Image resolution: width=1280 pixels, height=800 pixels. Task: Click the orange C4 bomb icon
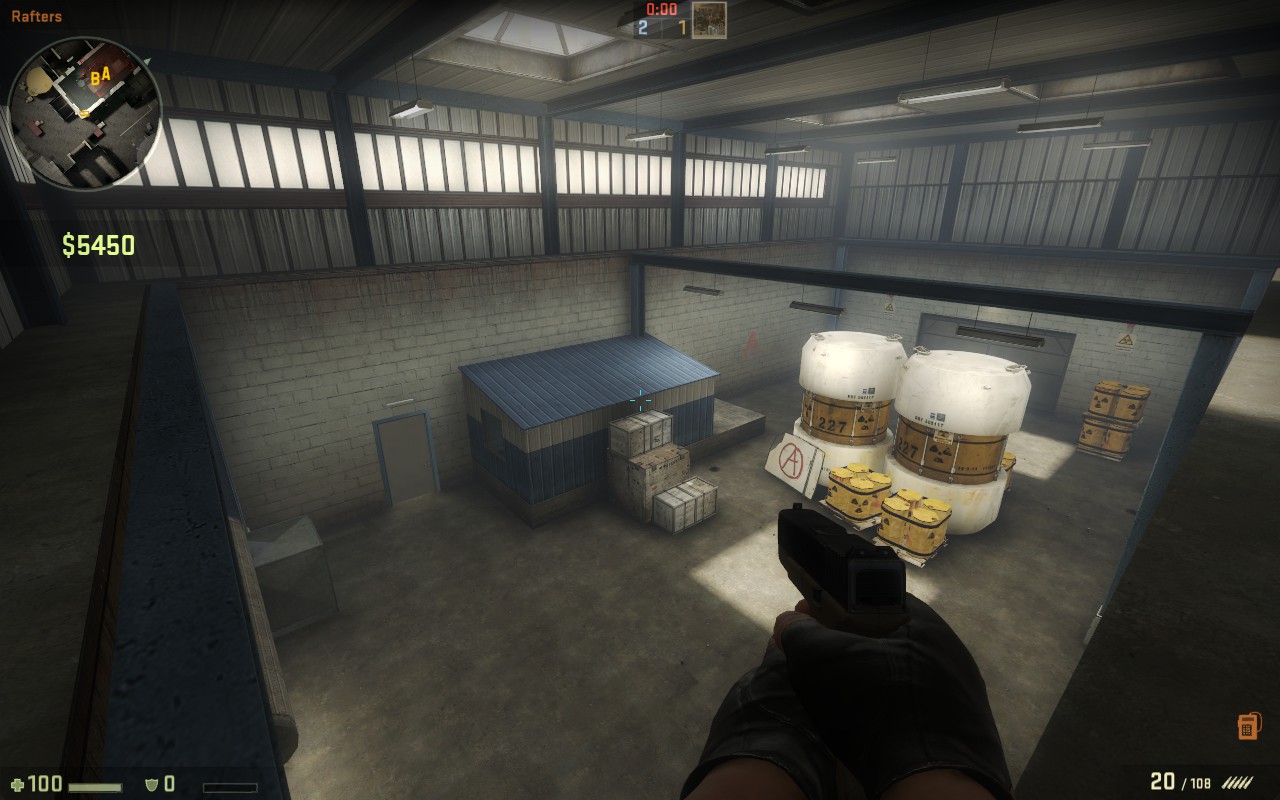1247,726
